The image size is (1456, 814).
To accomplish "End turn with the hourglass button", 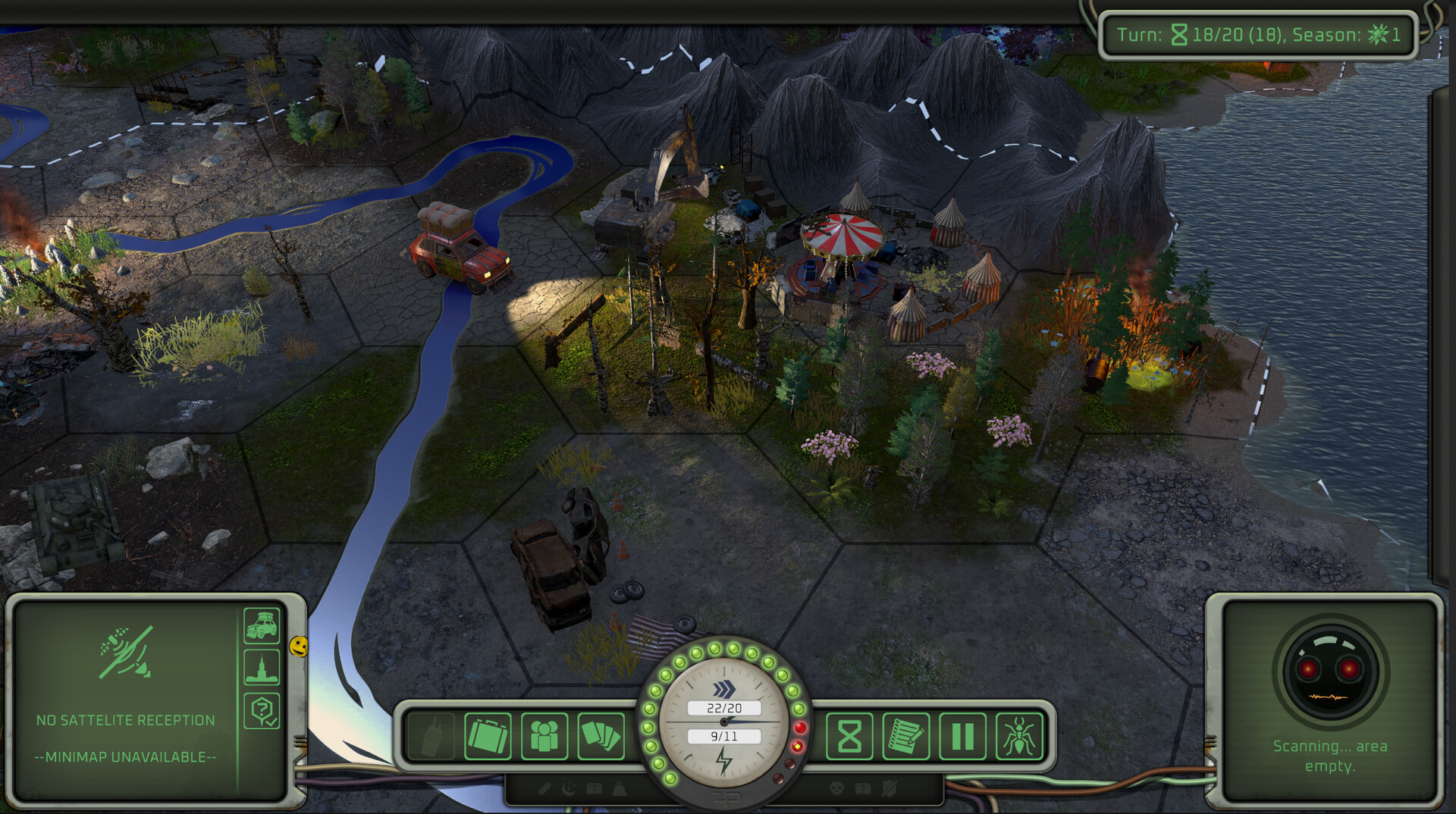I will tap(849, 736).
